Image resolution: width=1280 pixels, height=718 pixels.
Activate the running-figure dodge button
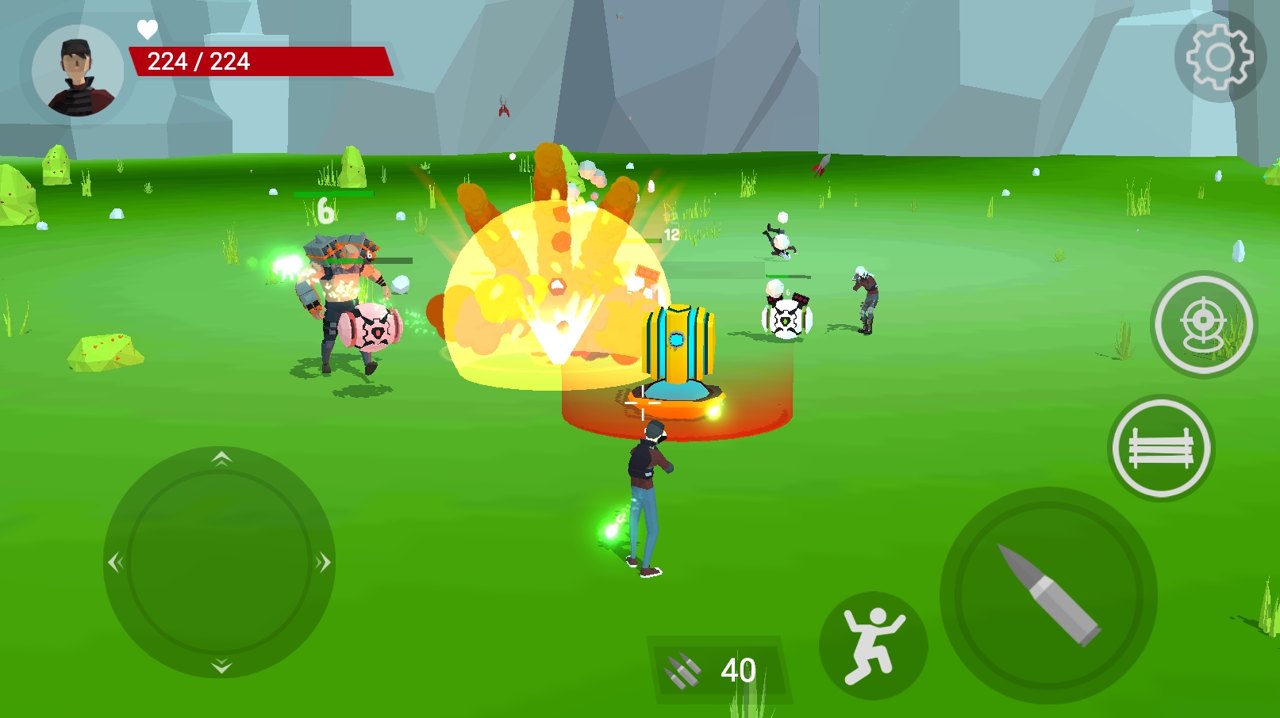873,645
